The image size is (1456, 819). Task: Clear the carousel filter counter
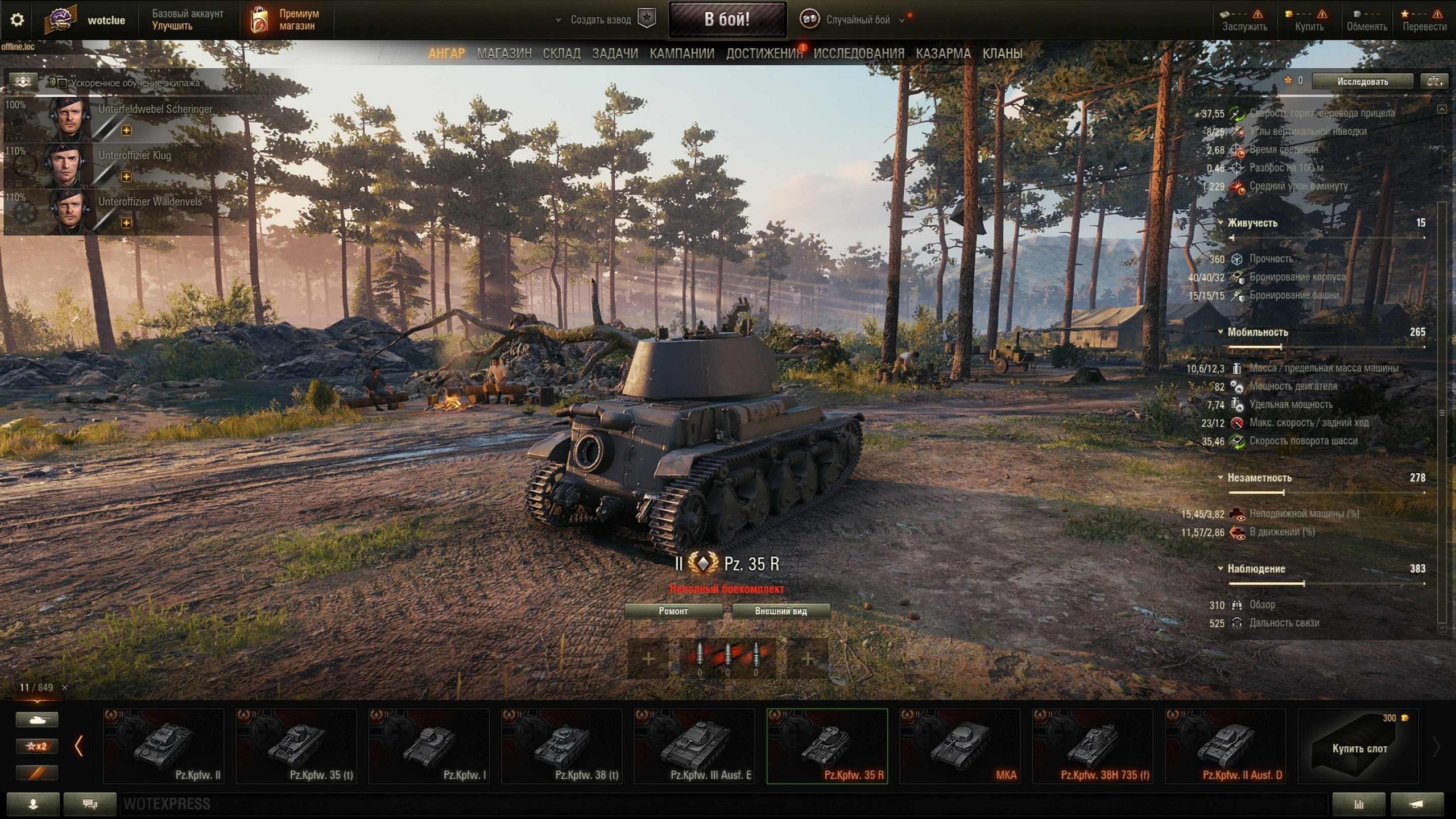(64, 688)
